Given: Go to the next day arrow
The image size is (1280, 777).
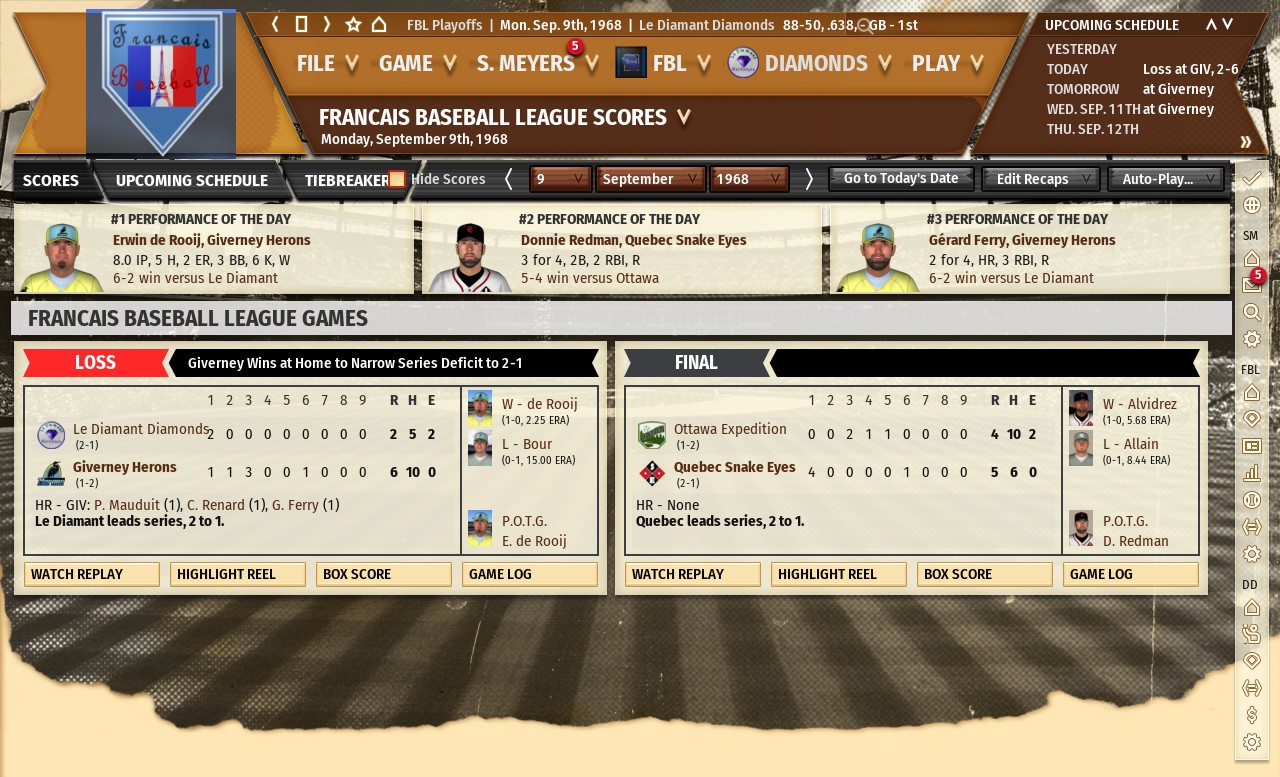Looking at the screenshot, I should point(809,179).
